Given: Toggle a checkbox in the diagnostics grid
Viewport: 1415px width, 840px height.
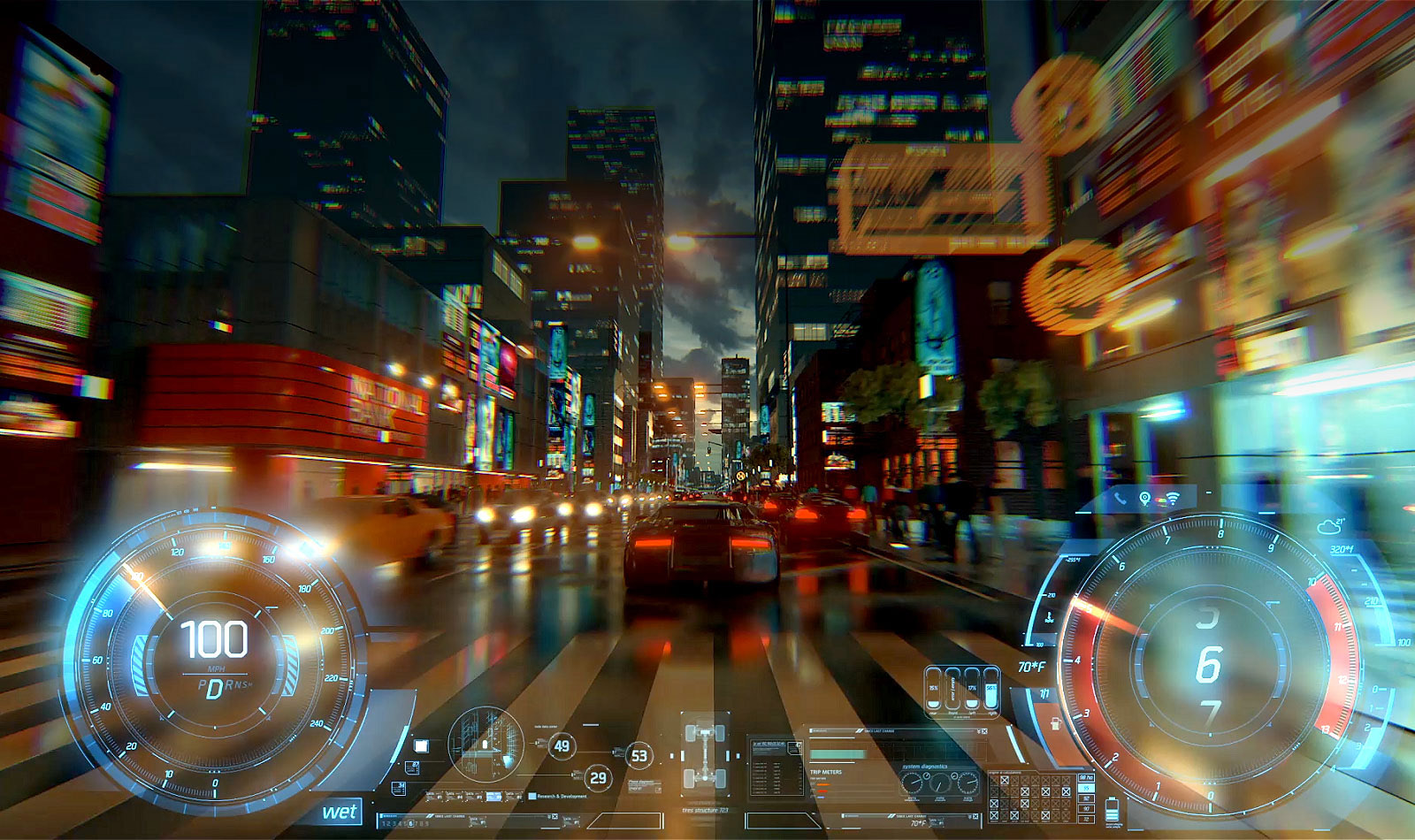Looking at the screenshot, I should pos(1004,783).
